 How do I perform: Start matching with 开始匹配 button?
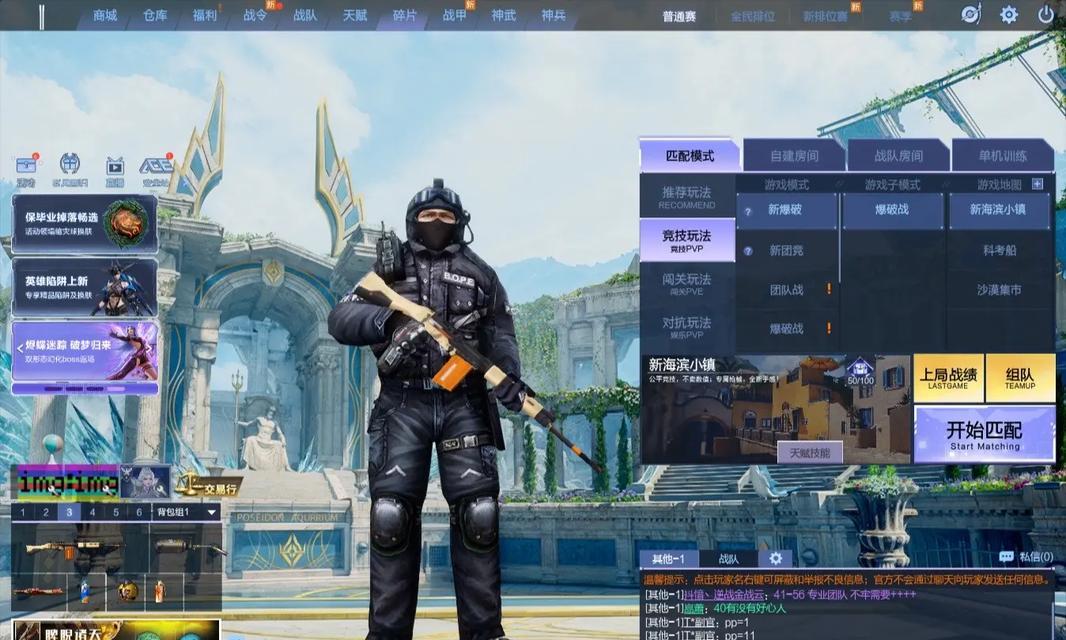[984, 434]
